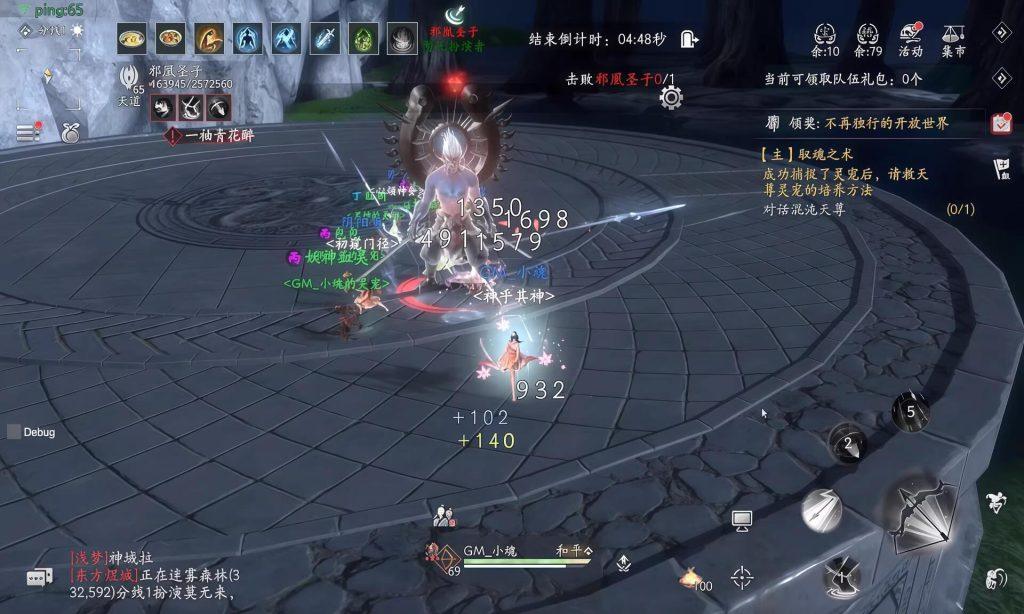
Task: Open the 集市 market
Action: [953, 39]
